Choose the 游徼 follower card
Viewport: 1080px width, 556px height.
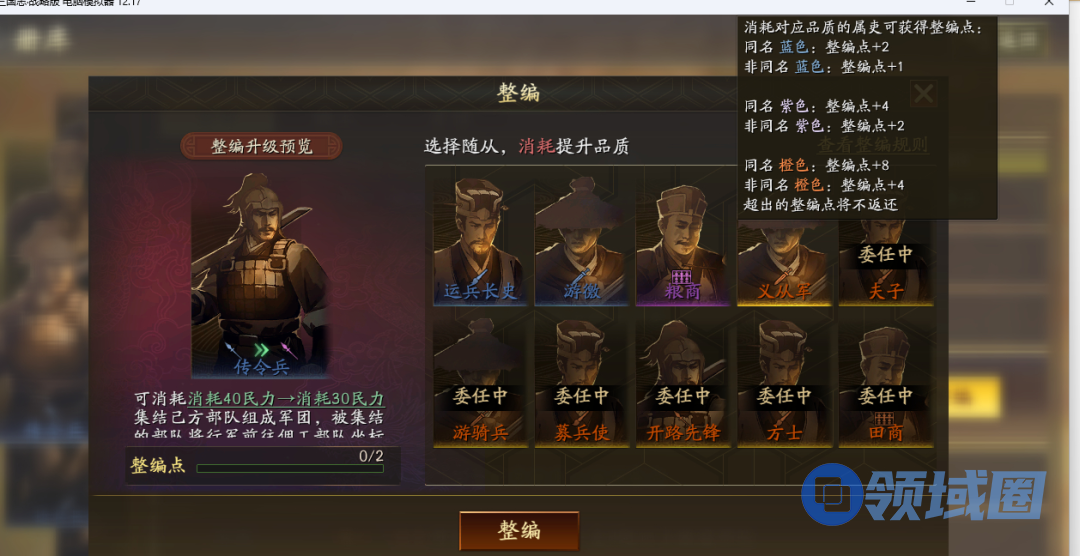[x=581, y=241]
